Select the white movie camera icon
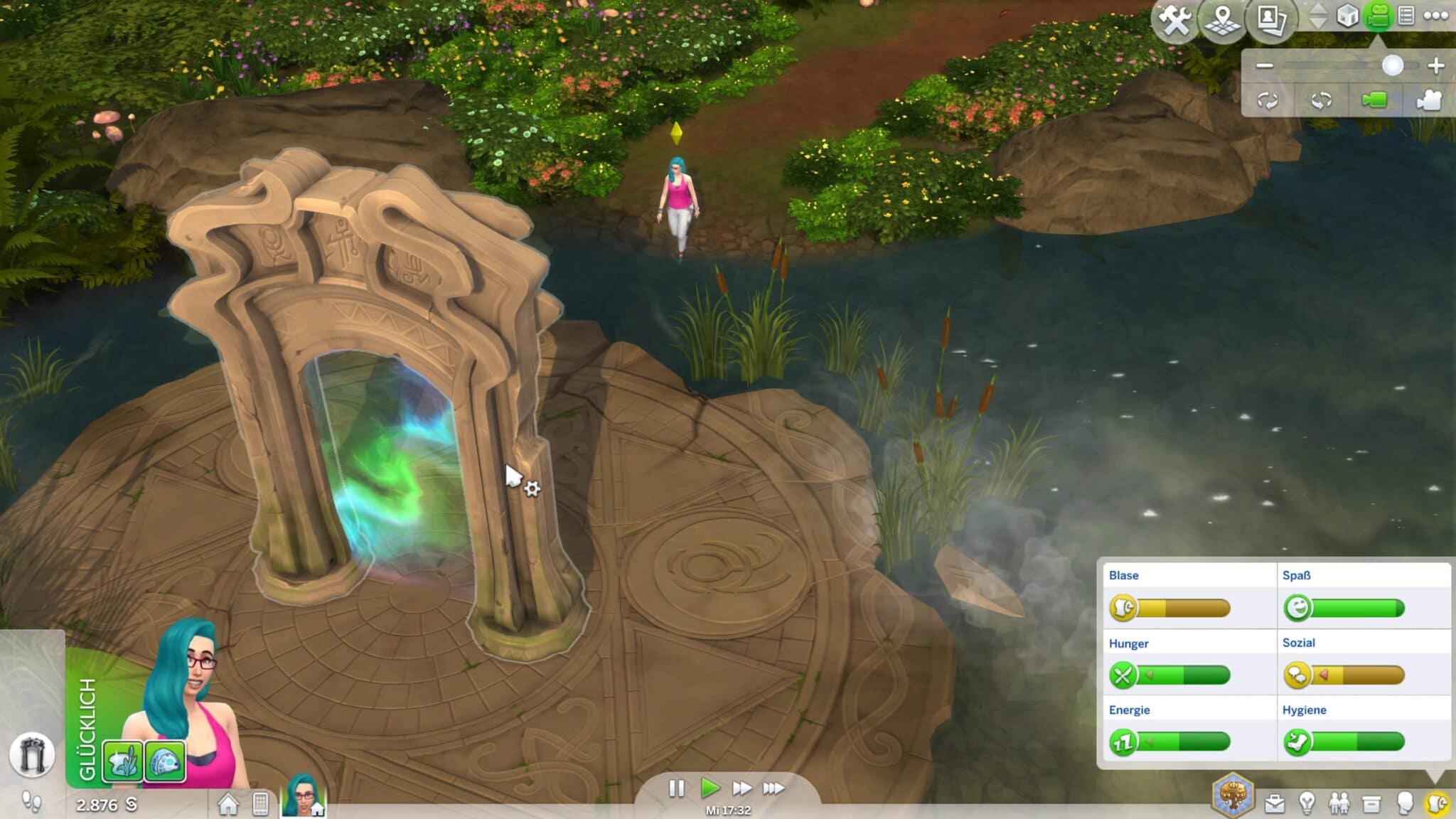 point(1428,100)
